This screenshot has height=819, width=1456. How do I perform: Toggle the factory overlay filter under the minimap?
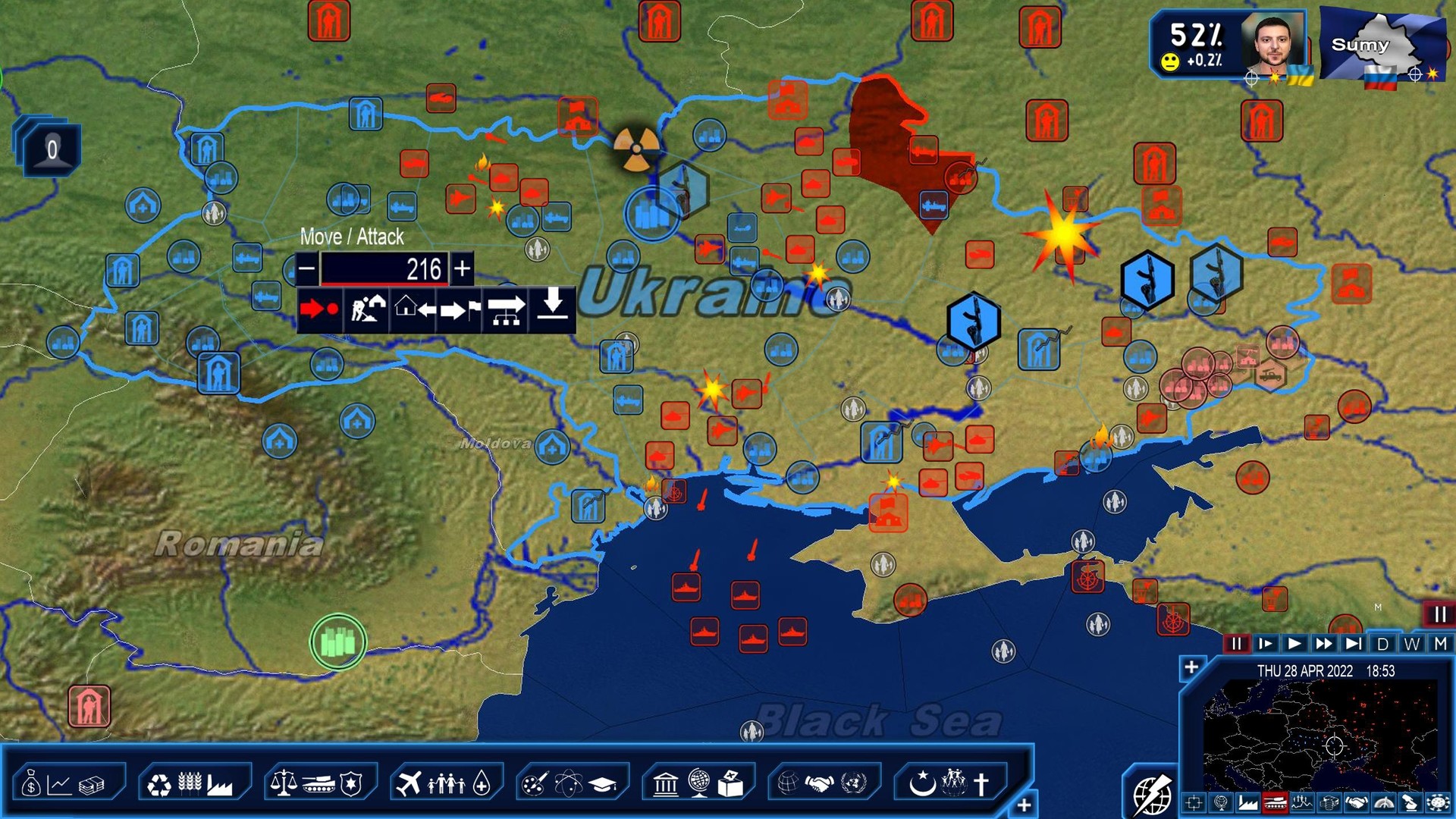click(x=1247, y=804)
